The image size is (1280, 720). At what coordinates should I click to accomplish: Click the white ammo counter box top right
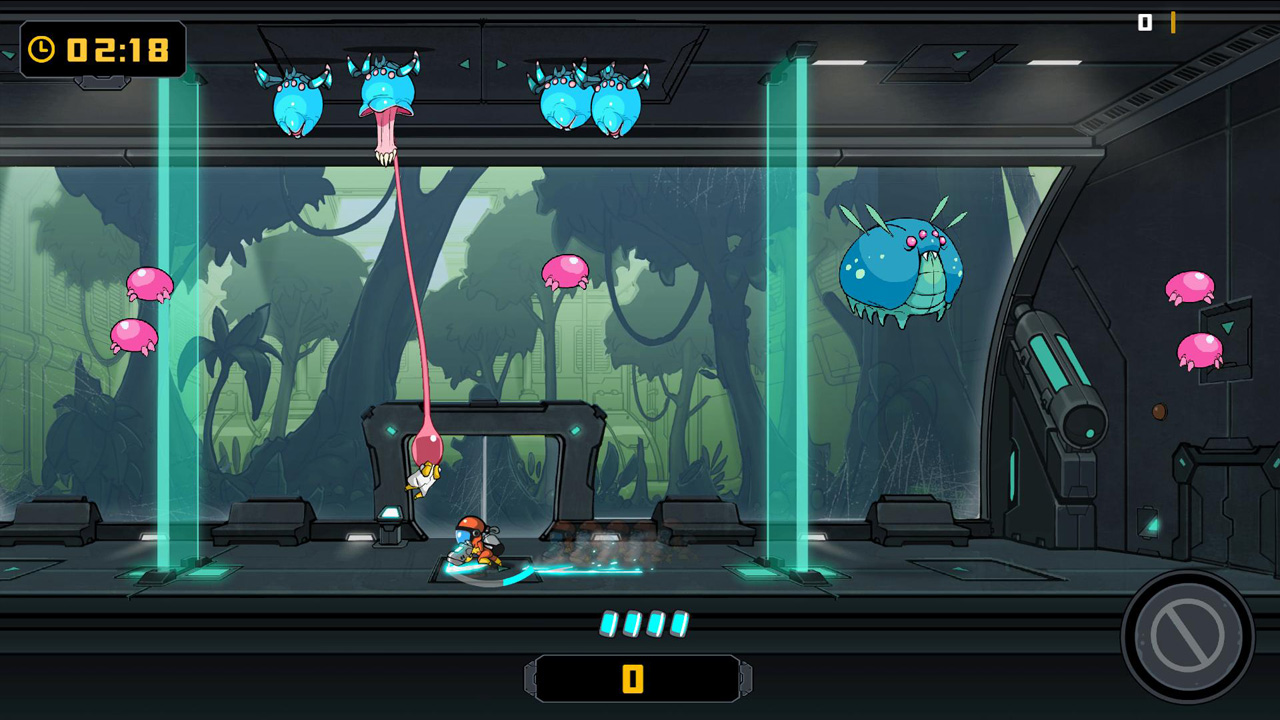[x=1143, y=20]
